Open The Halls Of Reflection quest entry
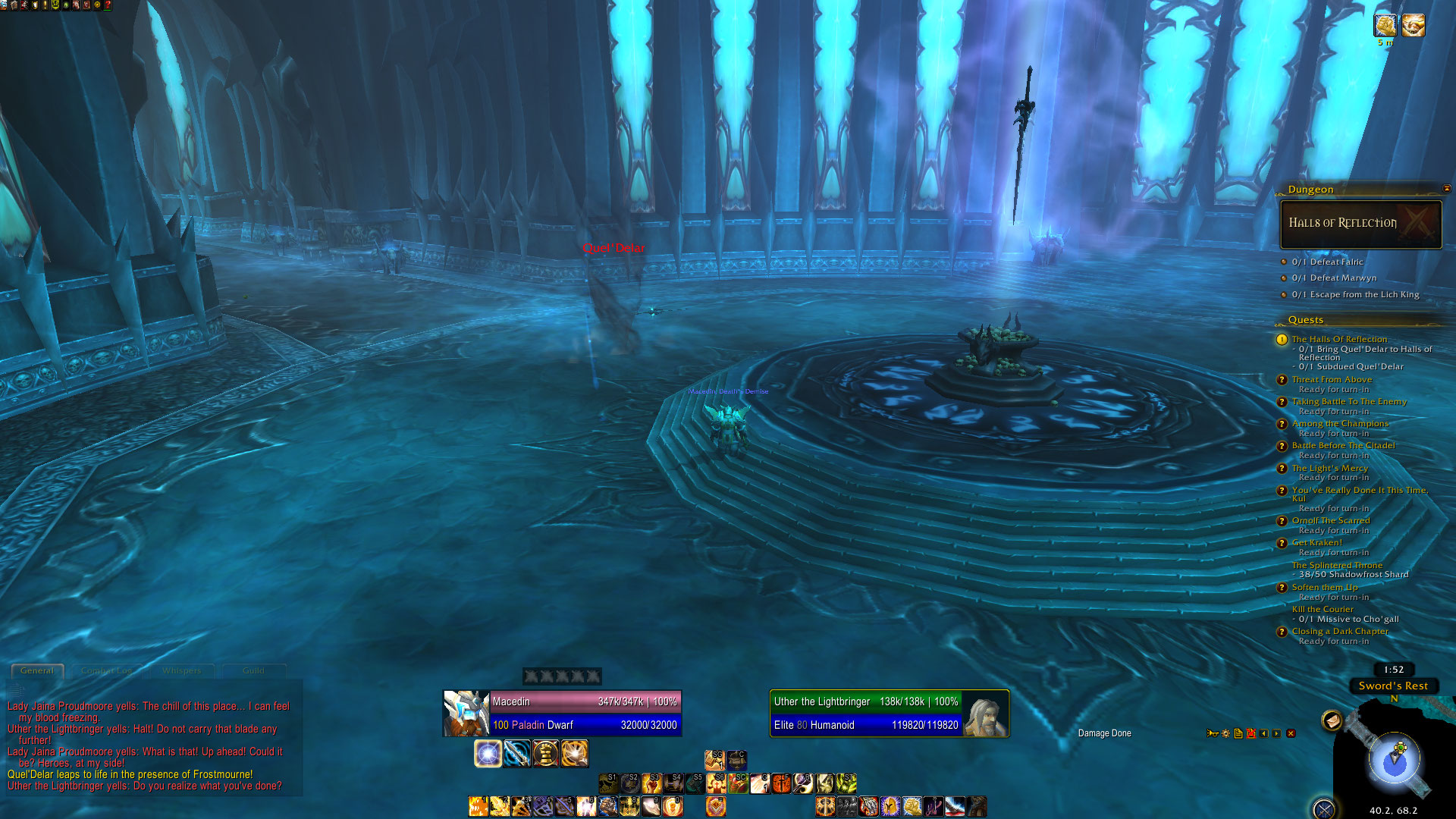The height and width of the screenshot is (819, 1456). [1339, 339]
